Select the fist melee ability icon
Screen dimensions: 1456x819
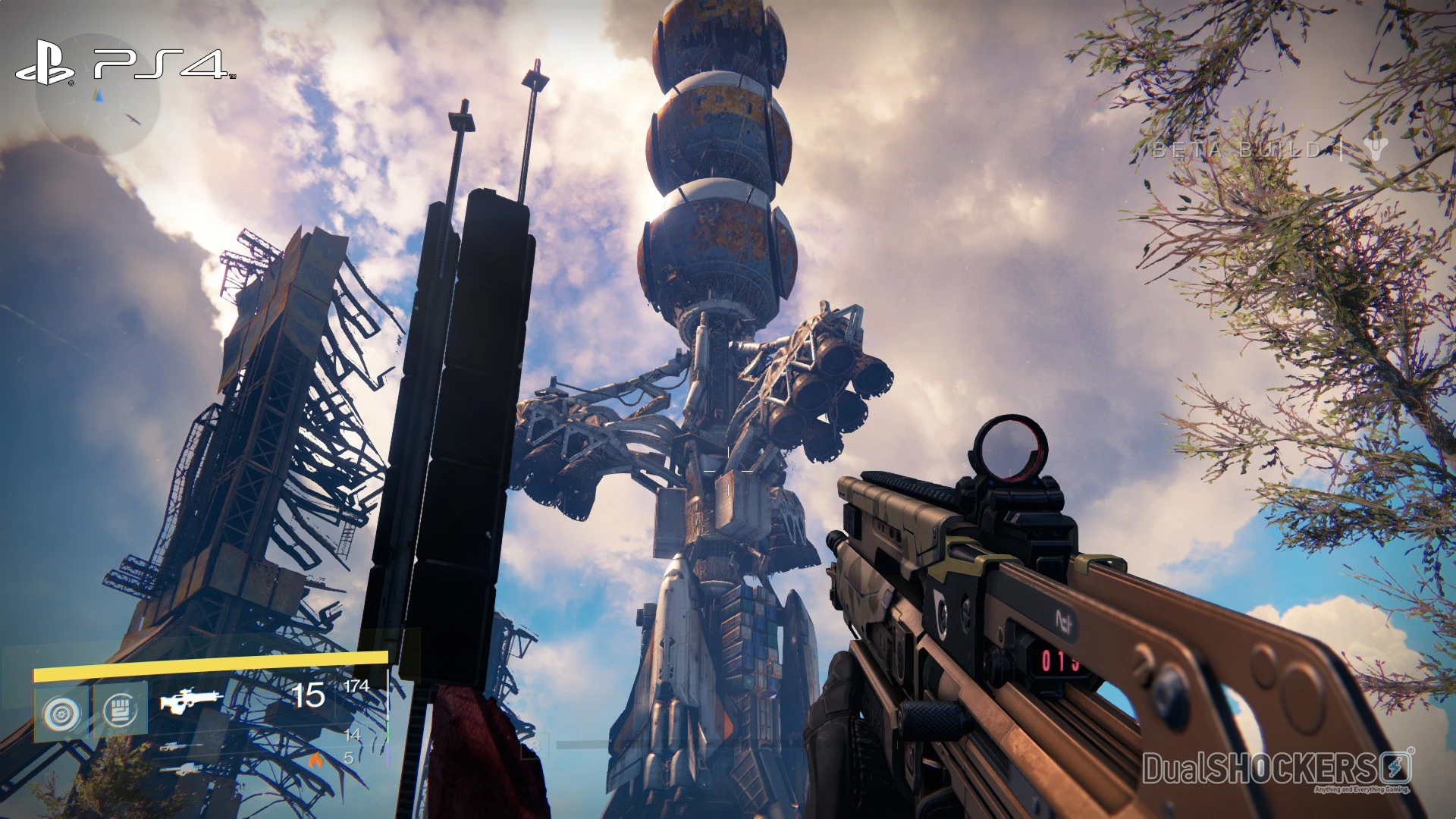[x=120, y=711]
